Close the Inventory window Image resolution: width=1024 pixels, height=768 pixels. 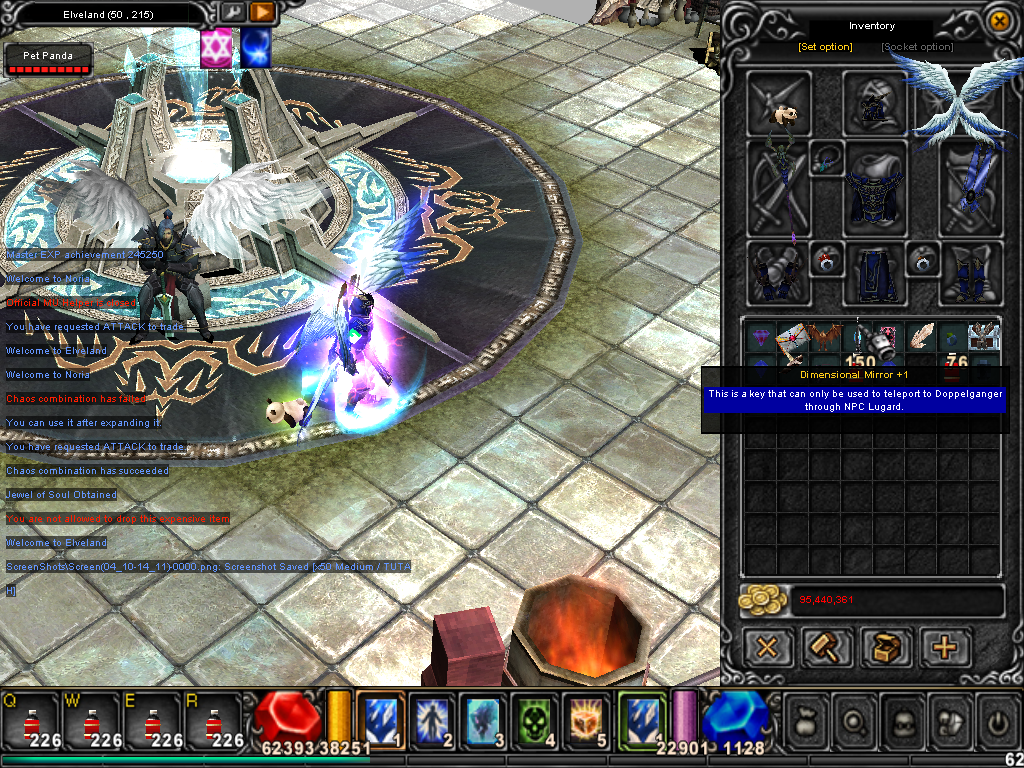click(x=998, y=20)
